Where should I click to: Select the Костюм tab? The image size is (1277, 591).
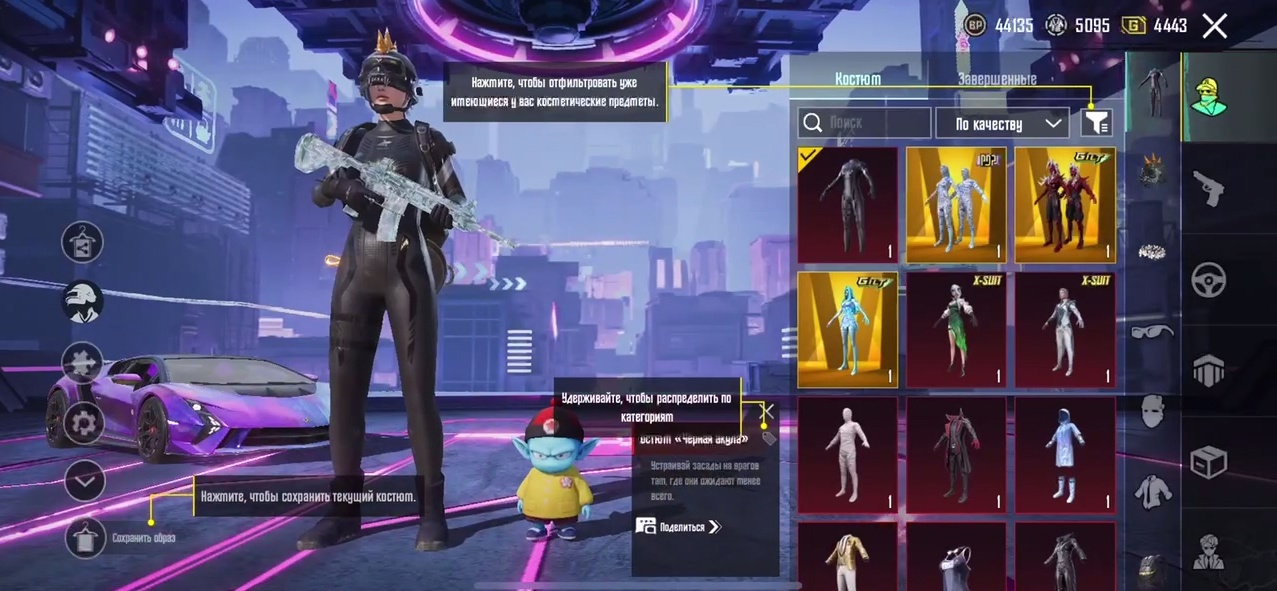[858, 79]
